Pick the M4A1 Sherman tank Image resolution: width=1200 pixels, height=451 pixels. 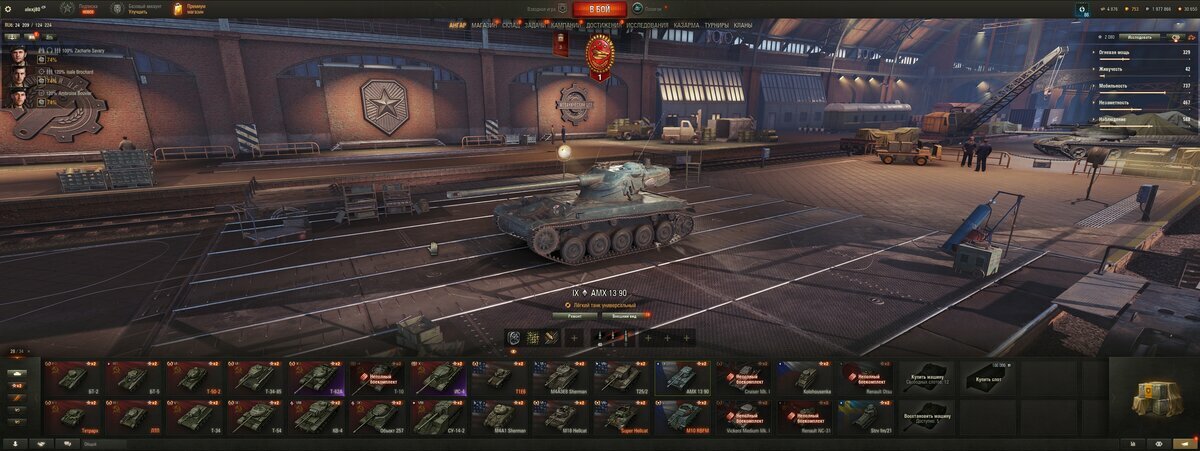click(500, 416)
